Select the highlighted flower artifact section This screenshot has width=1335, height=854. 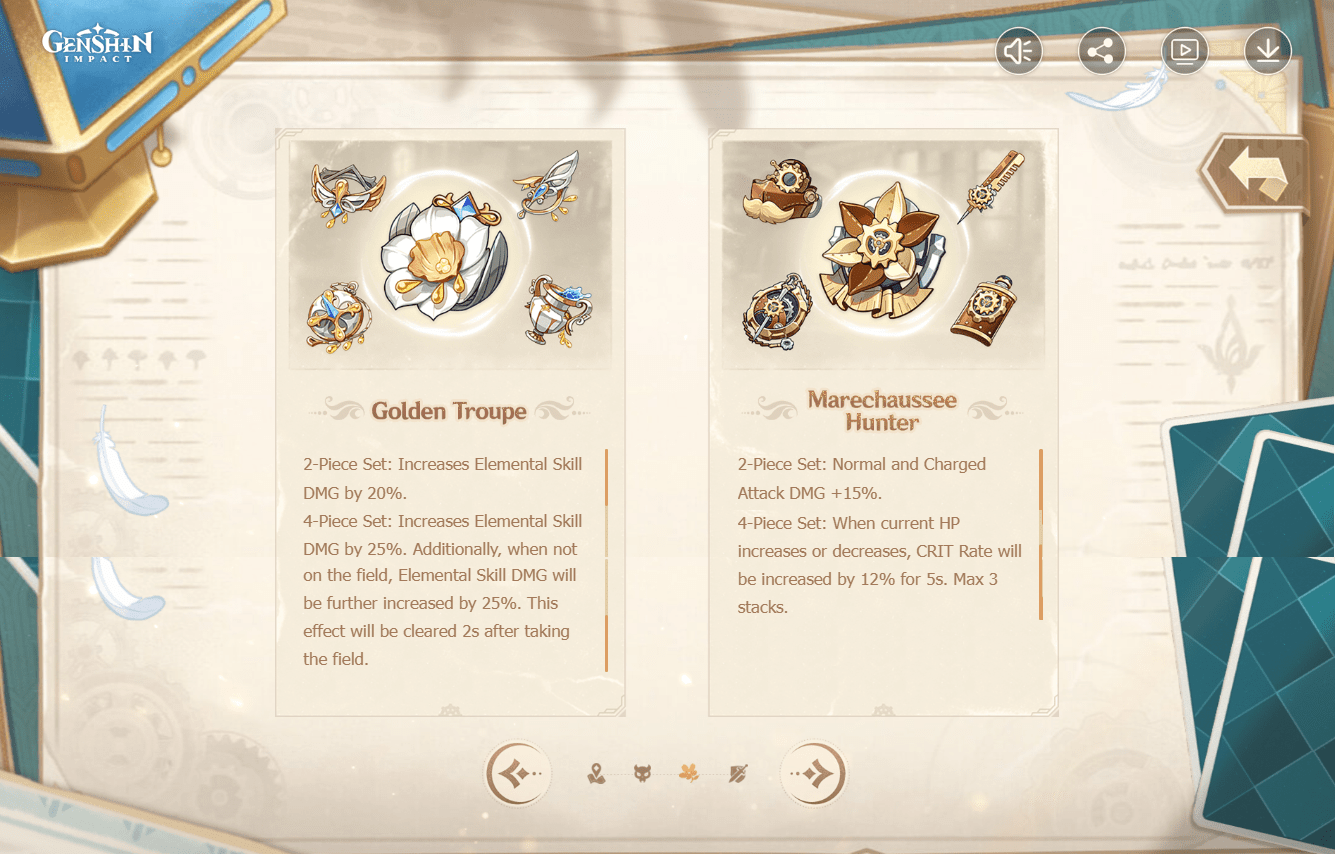(690, 771)
